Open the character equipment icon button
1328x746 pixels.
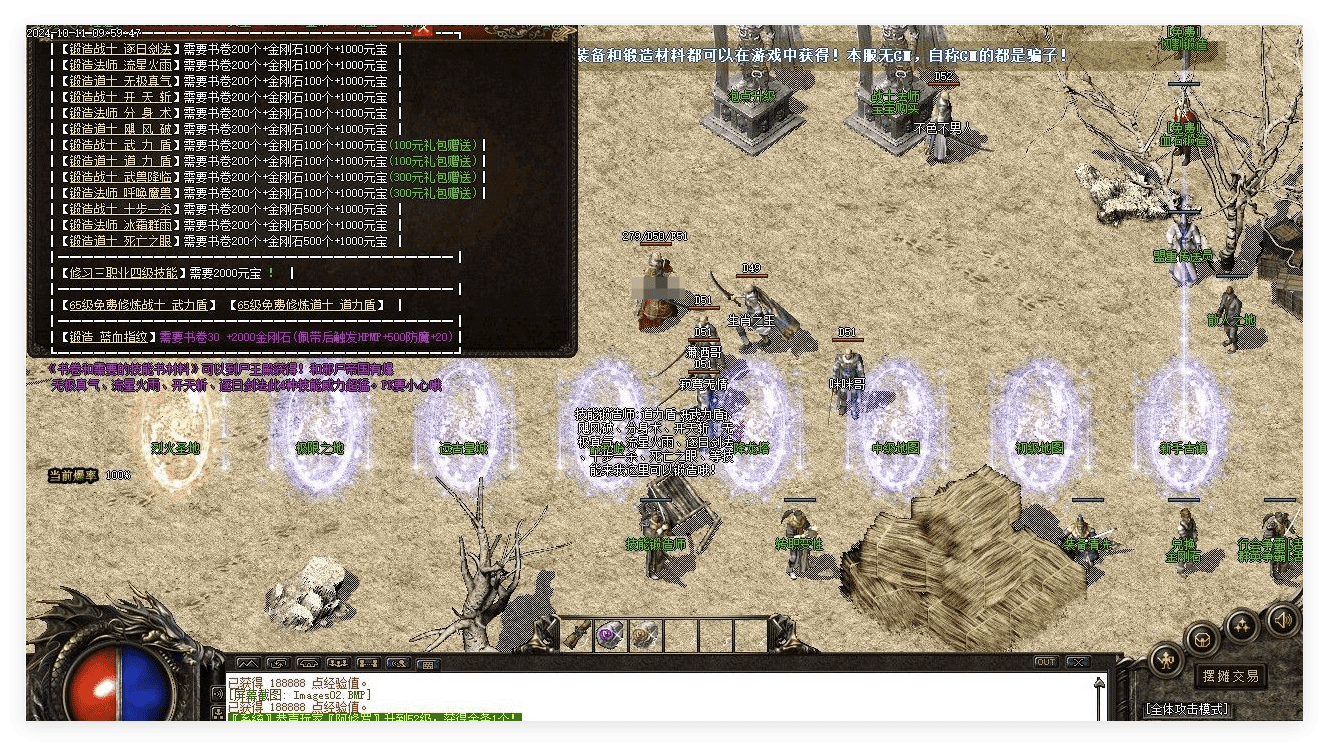[1166, 660]
